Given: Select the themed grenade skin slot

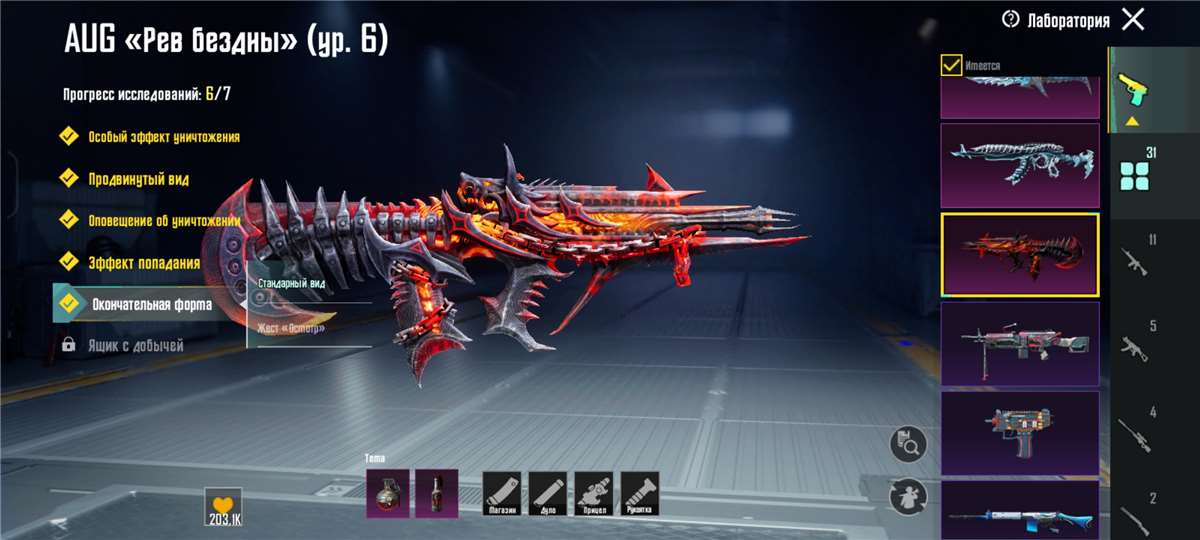Looking at the screenshot, I should 387,493.
